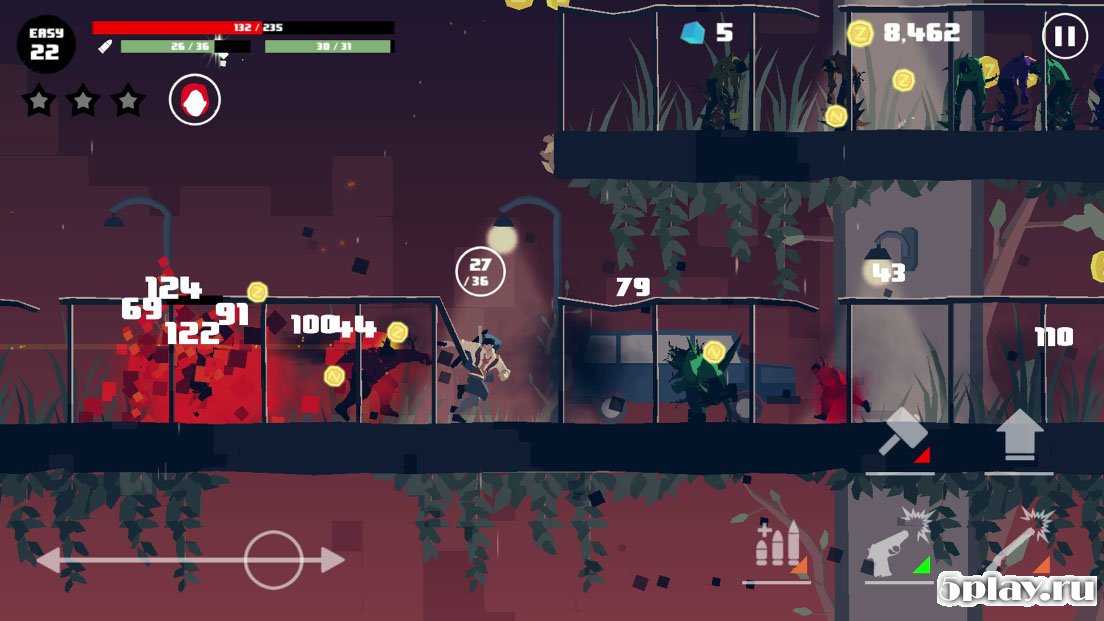Reload using the bullets ammo button
The height and width of the screenshot is (621, 1104).
(776, 546)
